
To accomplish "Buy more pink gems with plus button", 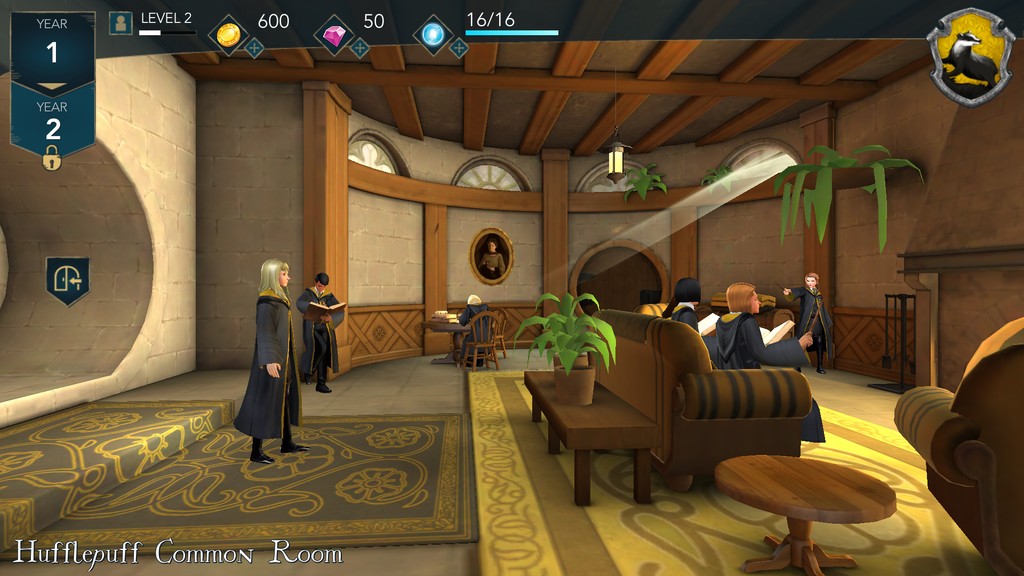I will (360, 47).
